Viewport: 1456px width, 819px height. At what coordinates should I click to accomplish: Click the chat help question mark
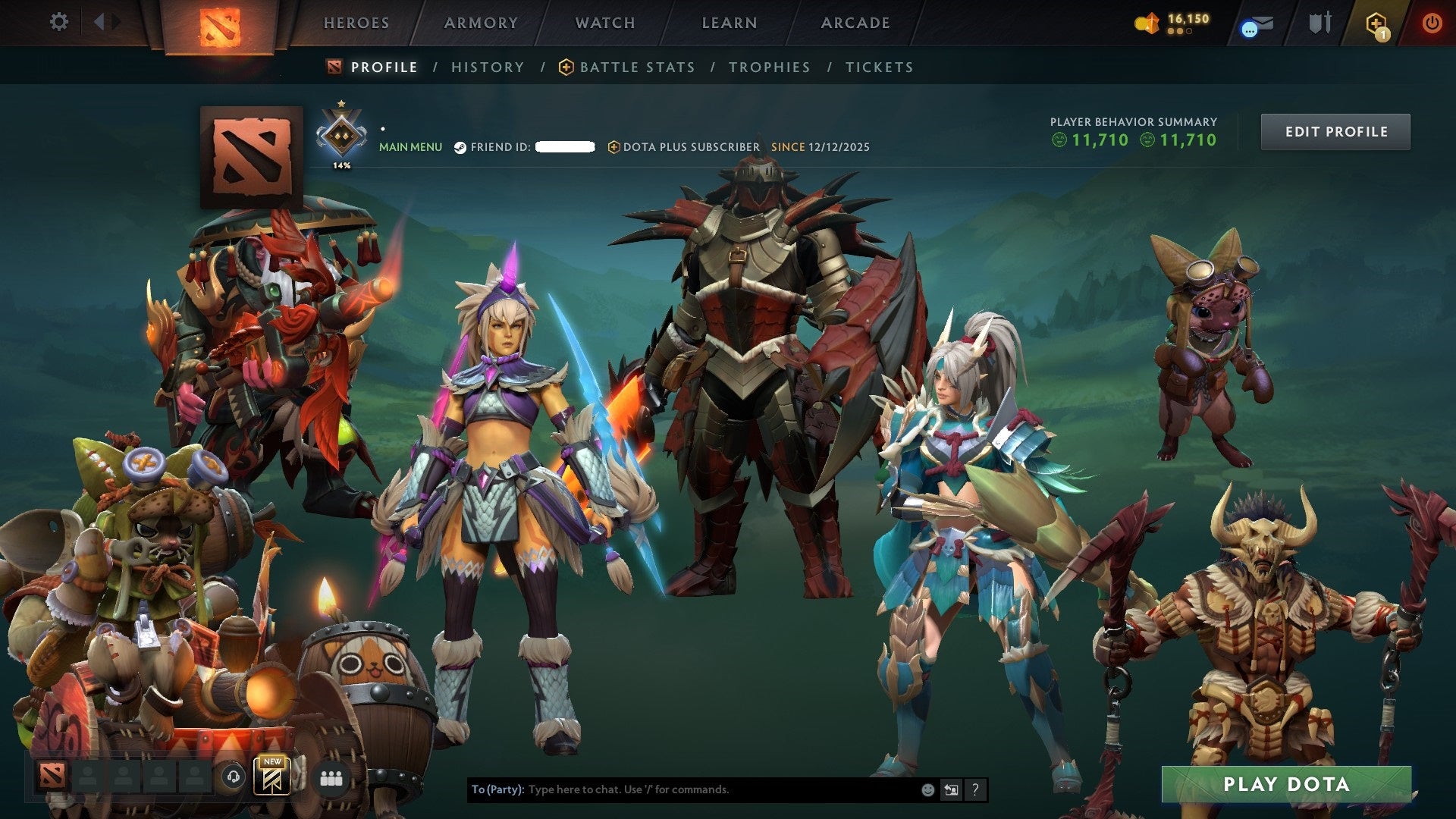pos(974,789)
